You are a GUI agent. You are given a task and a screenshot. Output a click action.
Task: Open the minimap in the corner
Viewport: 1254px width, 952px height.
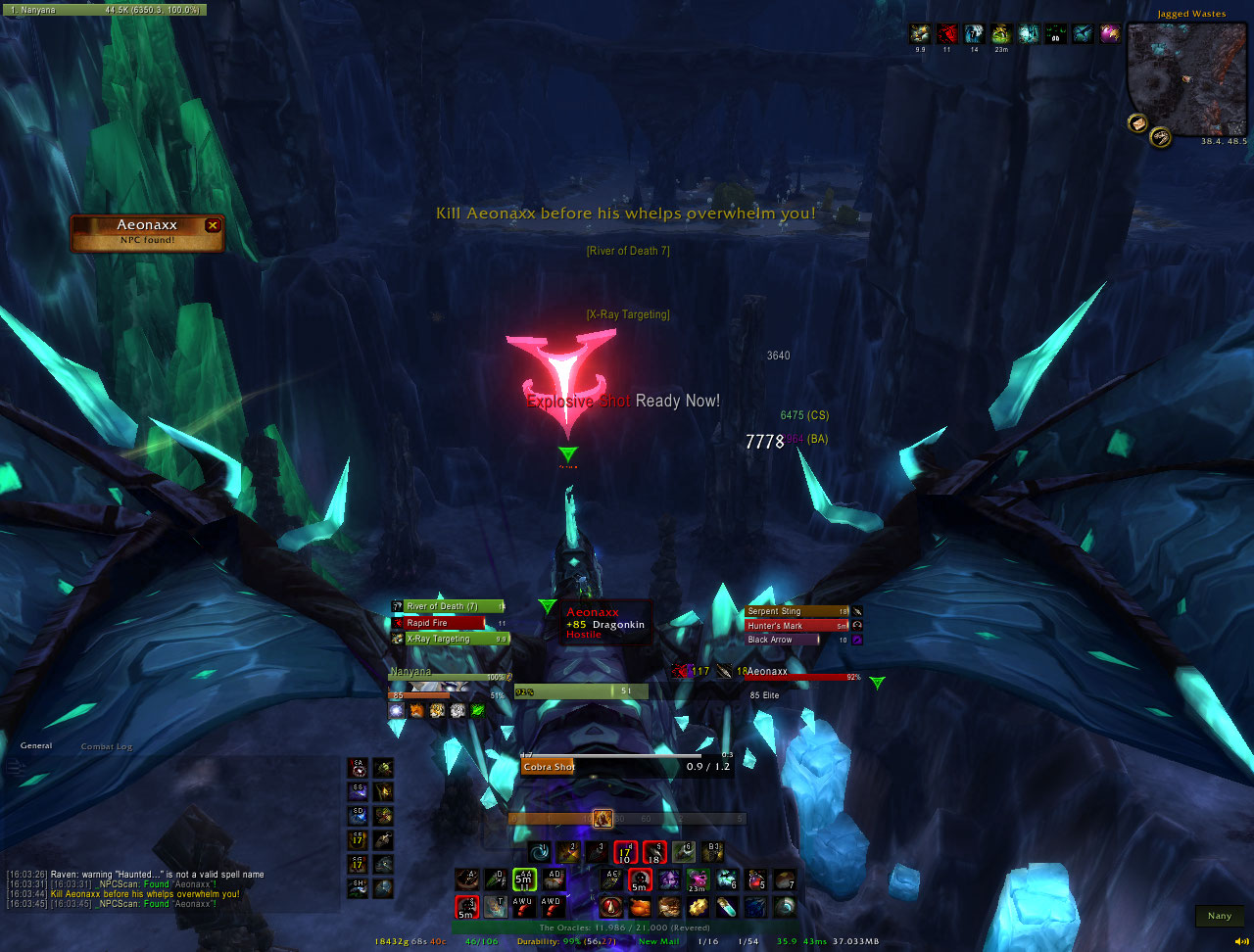click(x=1186, y=79)
